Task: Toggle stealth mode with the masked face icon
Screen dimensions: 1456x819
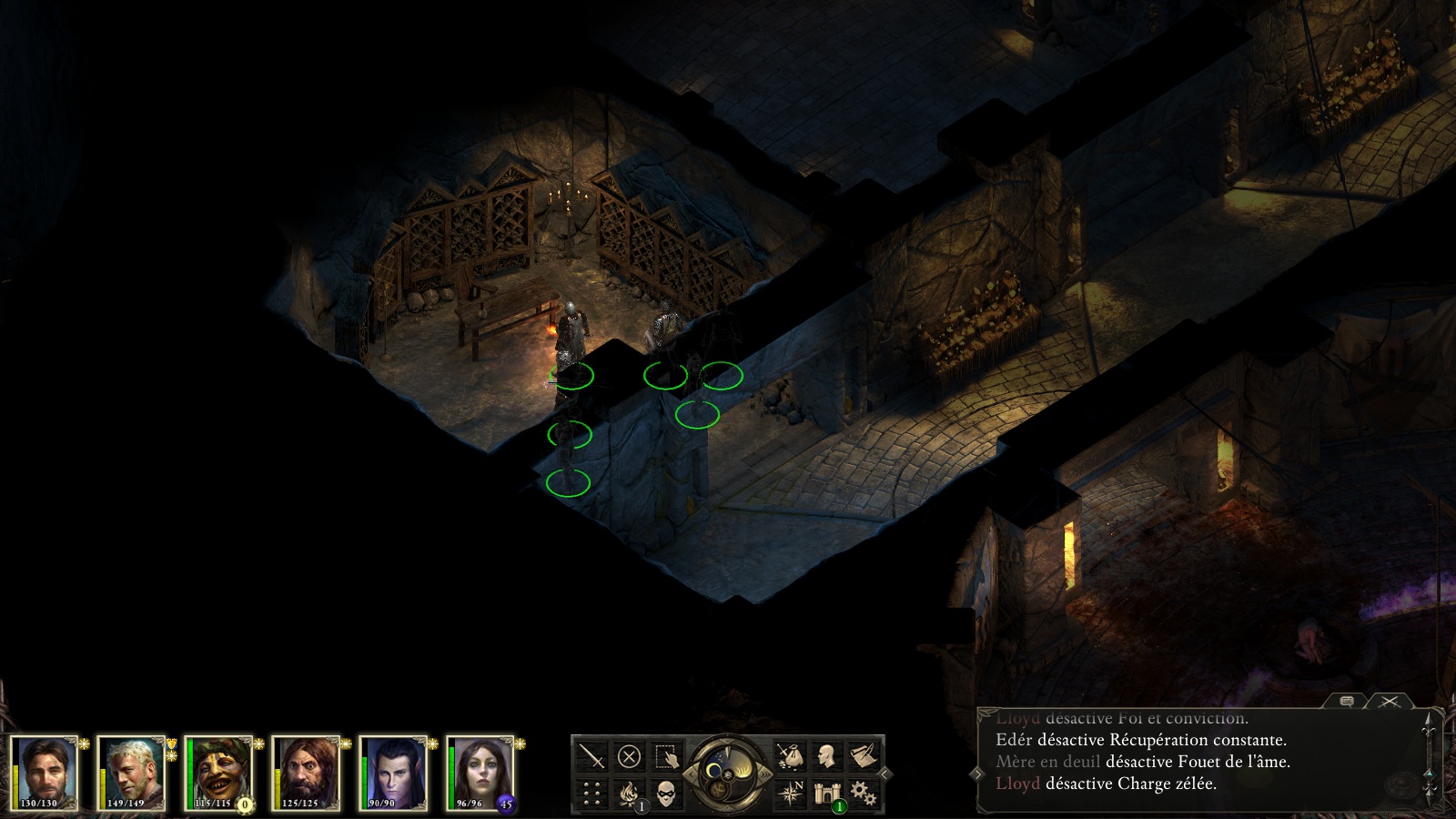Action: (x=666, y=794)
